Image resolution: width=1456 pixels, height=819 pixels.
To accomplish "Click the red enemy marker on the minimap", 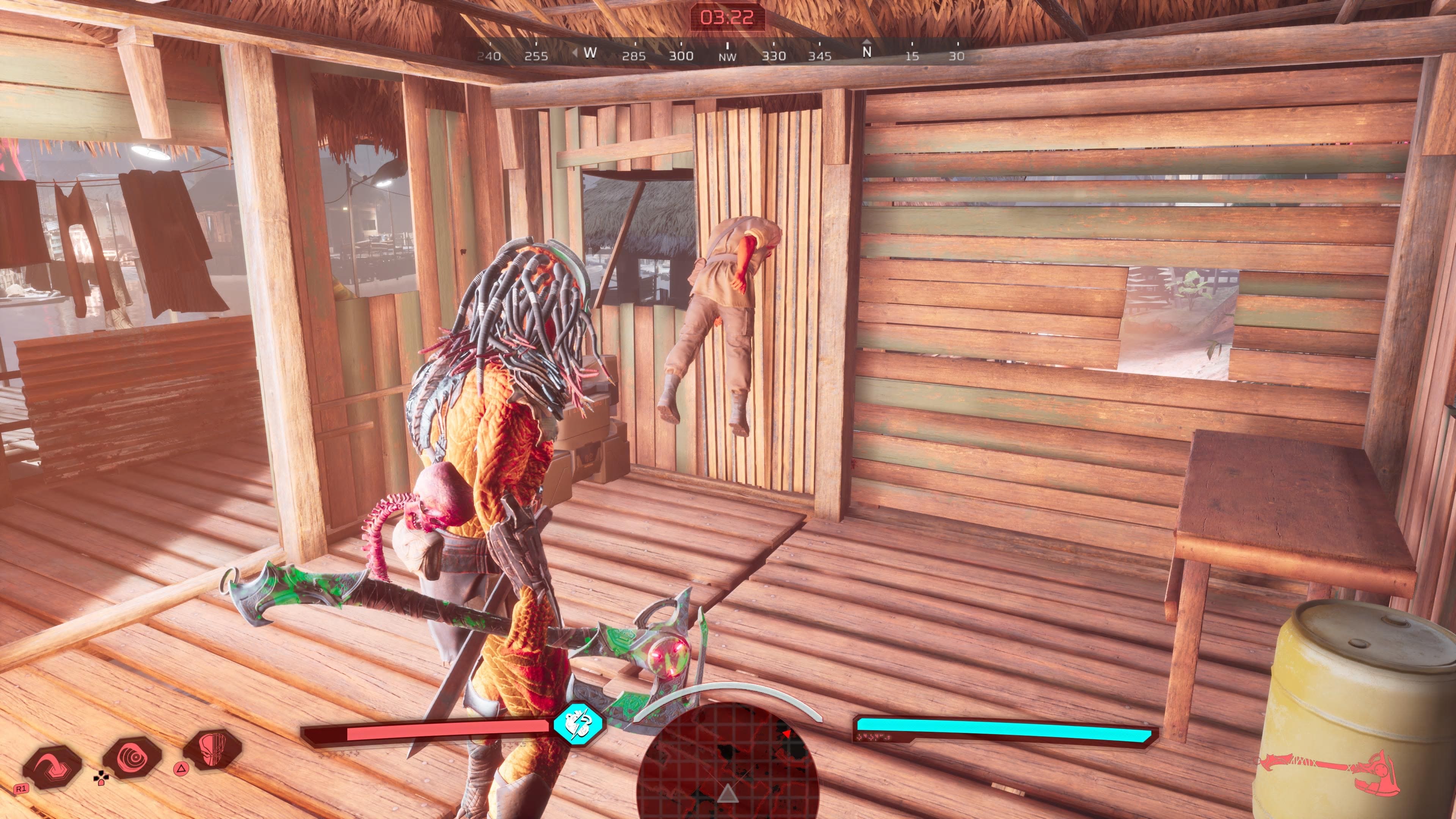I will (786, 734).
